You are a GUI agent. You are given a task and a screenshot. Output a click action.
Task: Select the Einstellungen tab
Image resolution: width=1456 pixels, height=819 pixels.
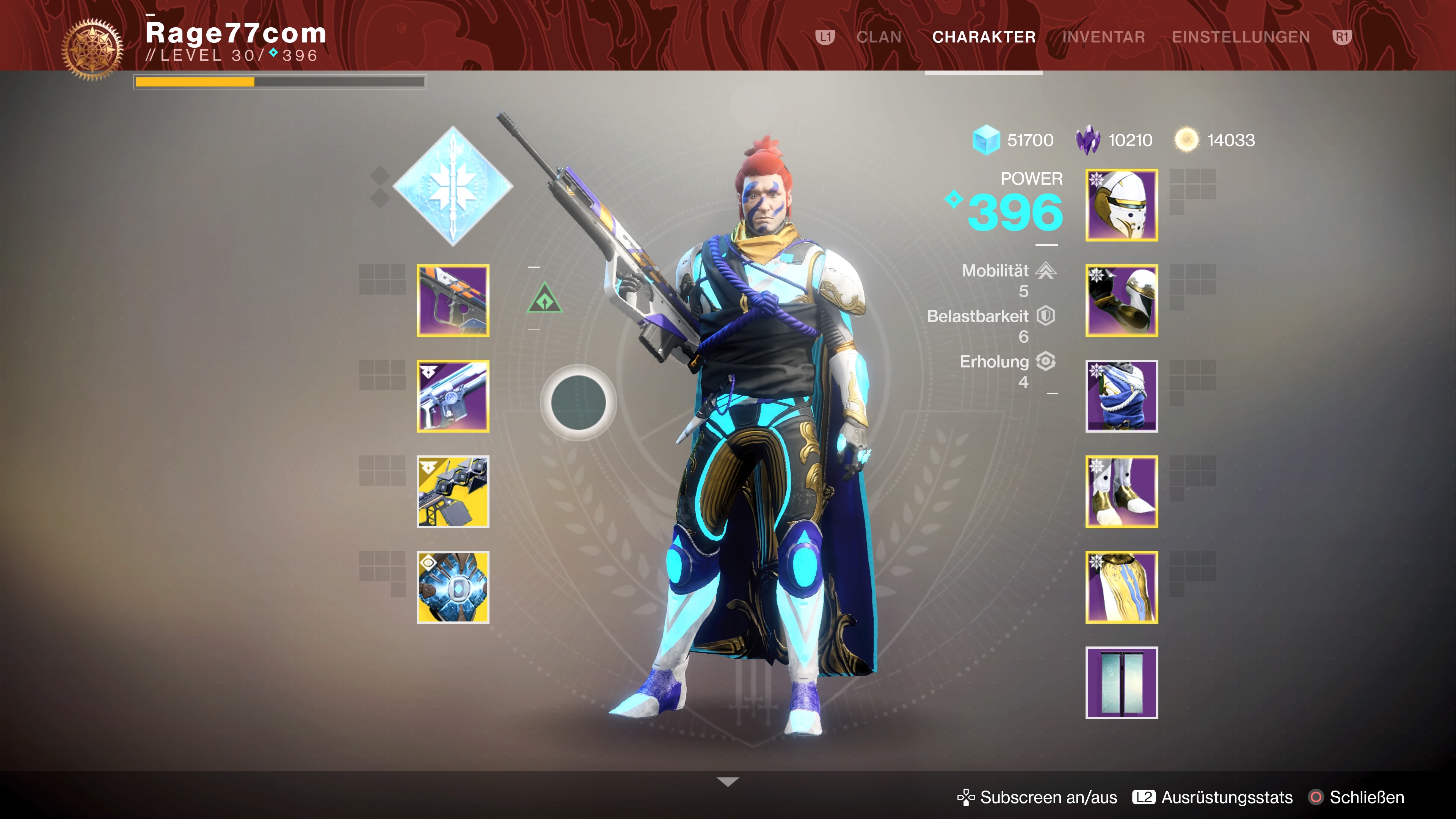[1241, 37]
